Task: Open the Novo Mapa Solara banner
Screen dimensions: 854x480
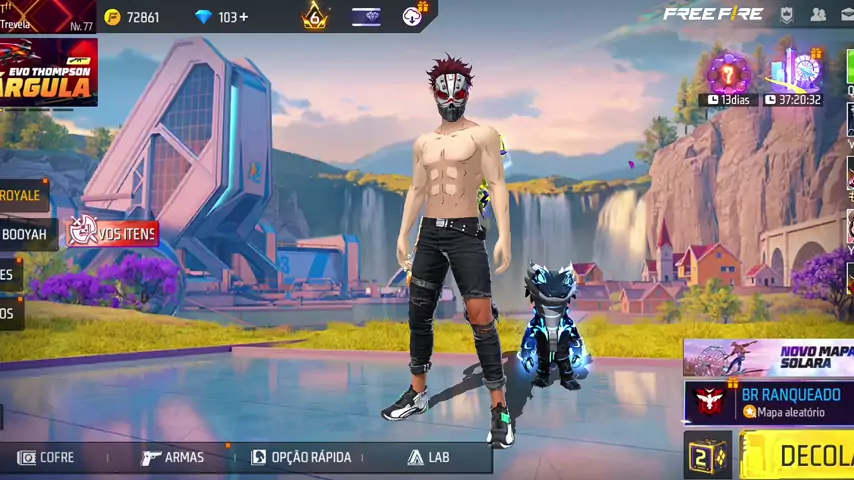Action: coord(768,357)
